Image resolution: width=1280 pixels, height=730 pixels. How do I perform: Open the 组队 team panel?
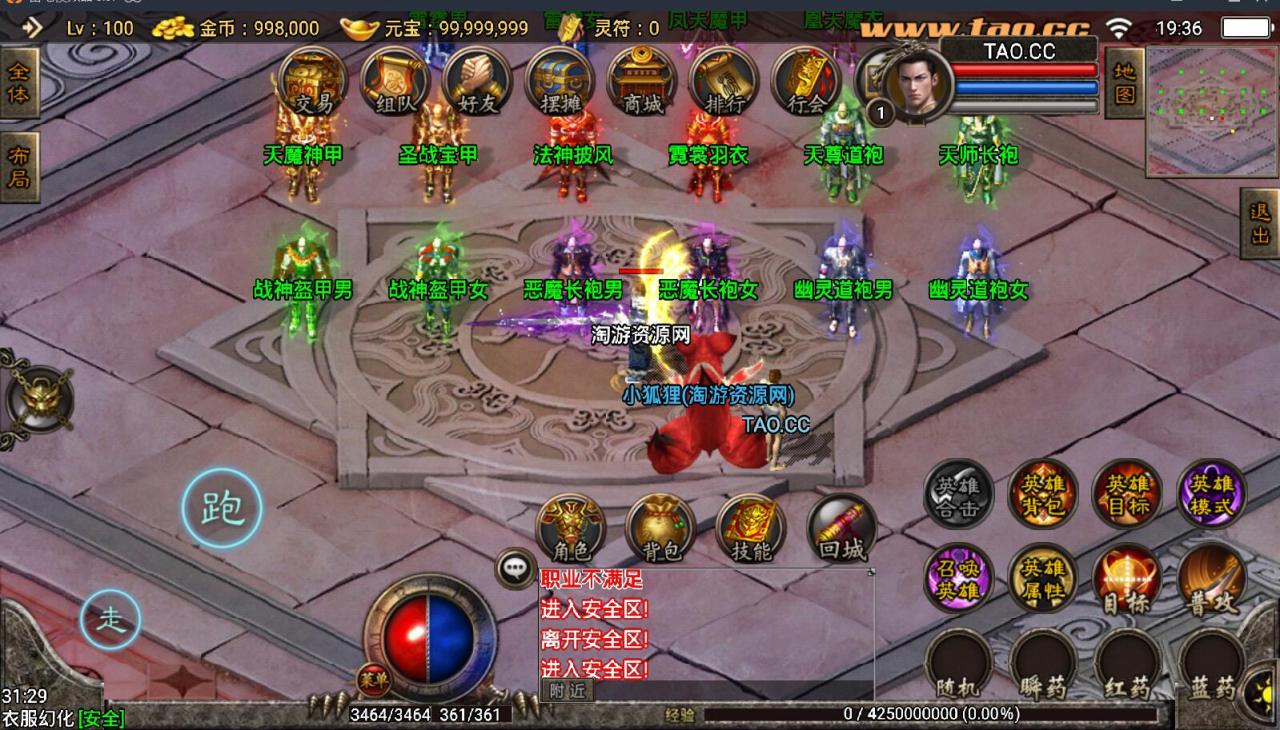(395, 80)
